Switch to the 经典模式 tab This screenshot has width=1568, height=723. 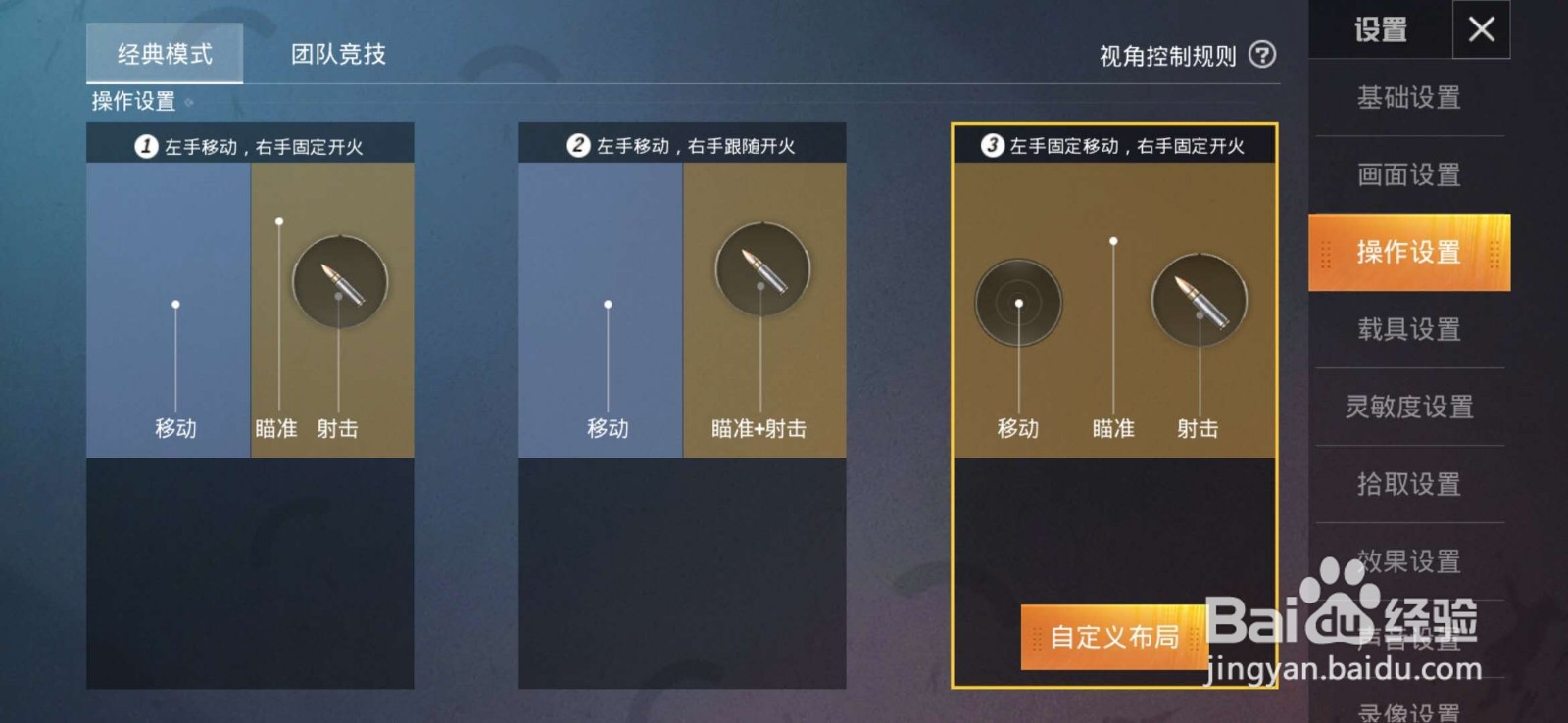coord(164,54)
